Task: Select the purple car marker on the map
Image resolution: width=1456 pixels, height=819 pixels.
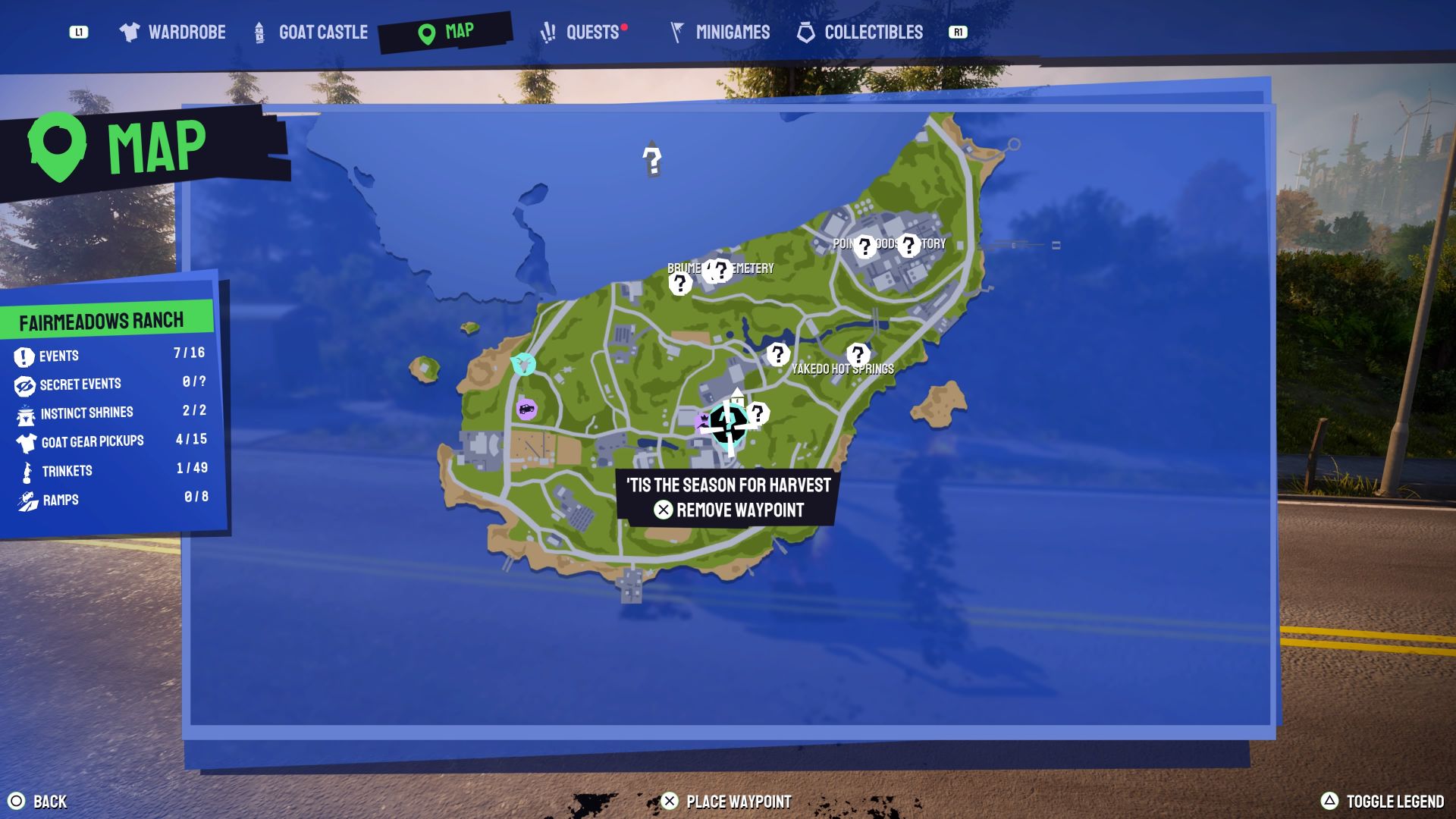Action: (x=526, y=409)
